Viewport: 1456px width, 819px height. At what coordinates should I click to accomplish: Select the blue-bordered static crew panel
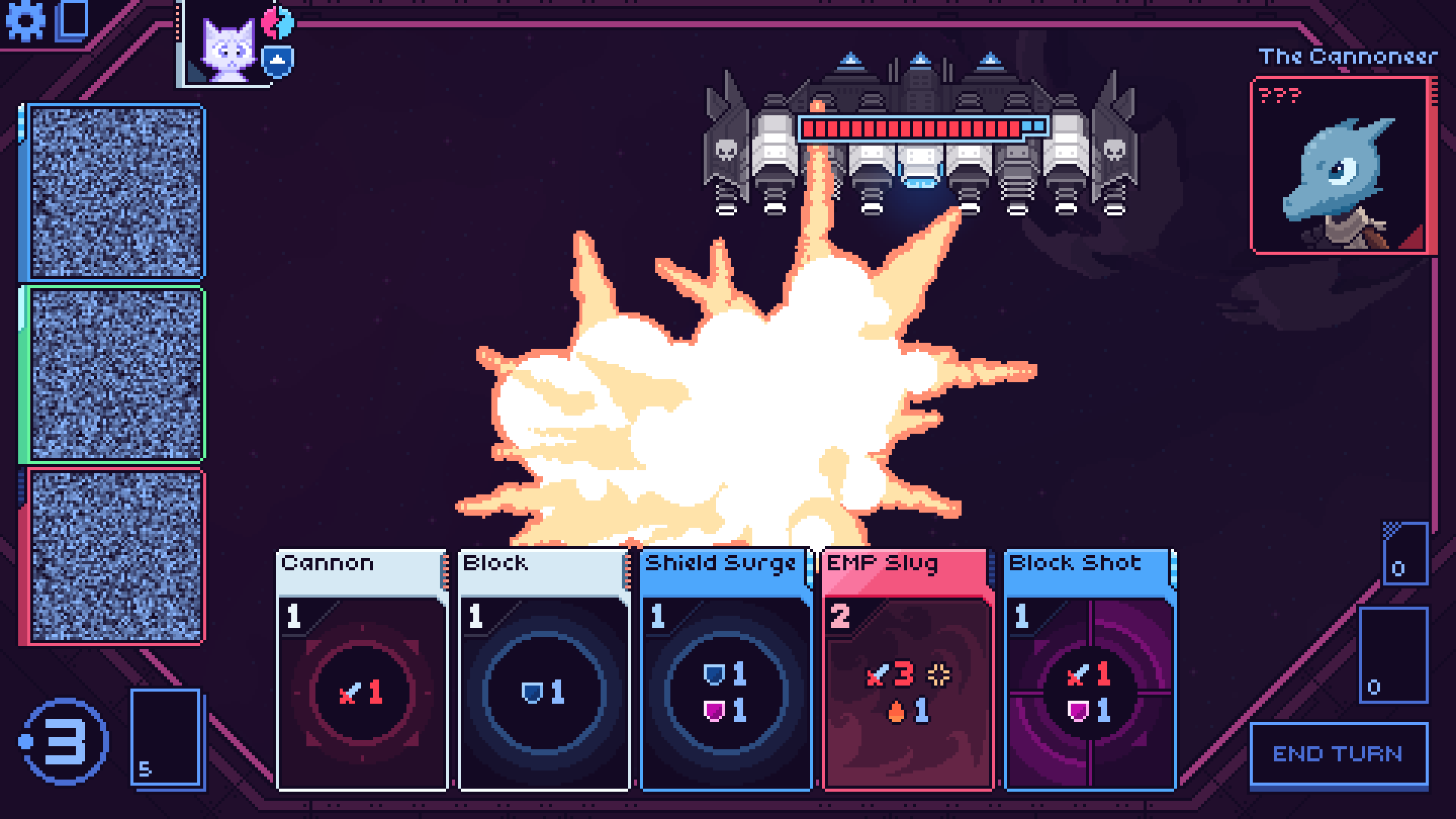pos(115,193)
